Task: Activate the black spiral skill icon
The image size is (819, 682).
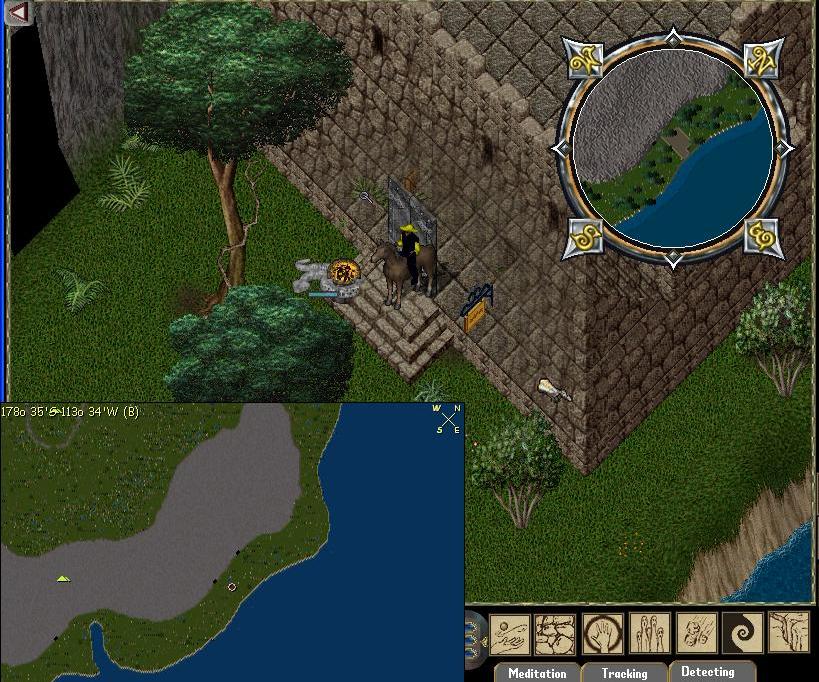Action: (742, 634)
